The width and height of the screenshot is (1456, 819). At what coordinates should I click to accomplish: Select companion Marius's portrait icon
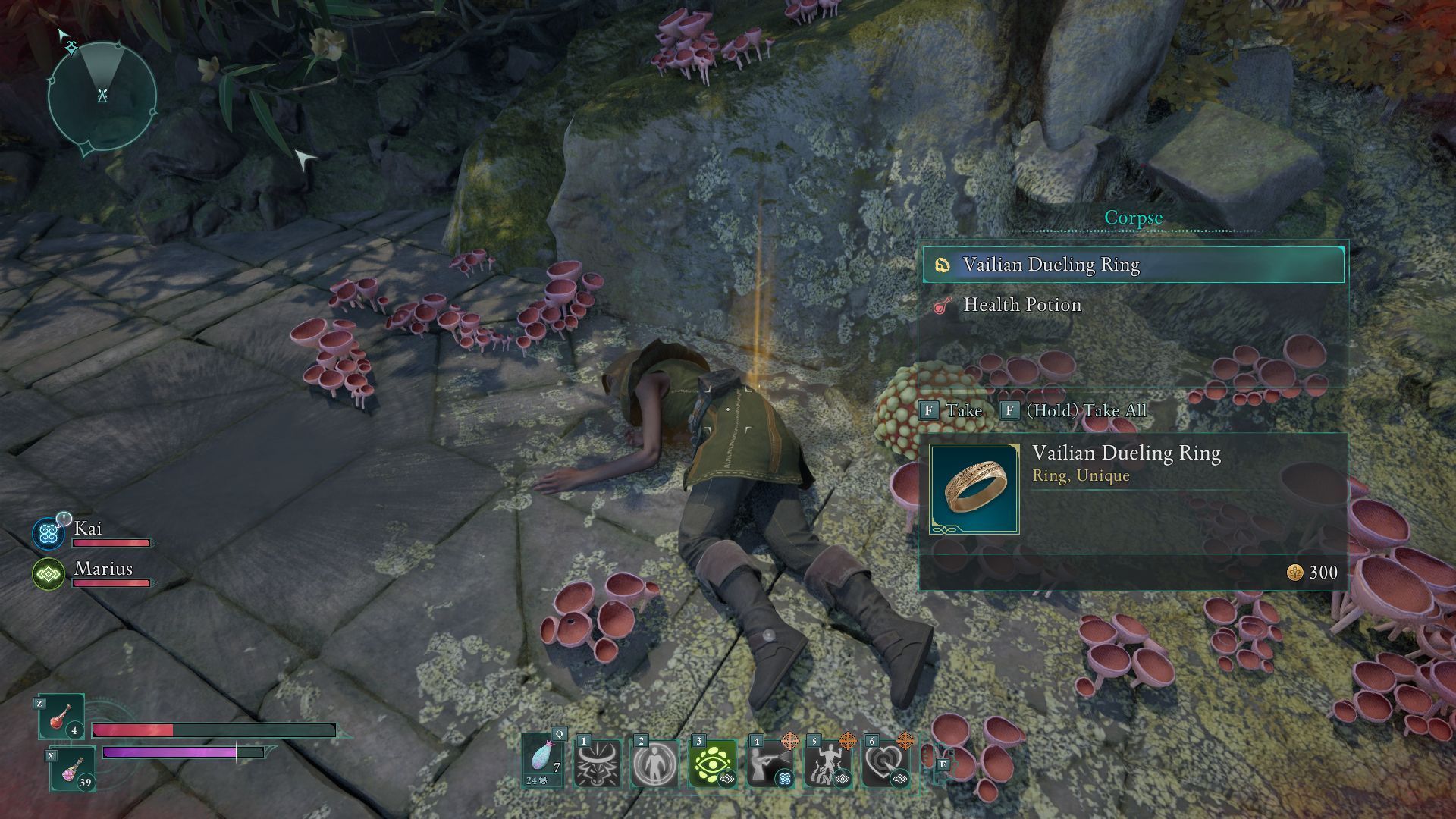click(x=49, y=574)
